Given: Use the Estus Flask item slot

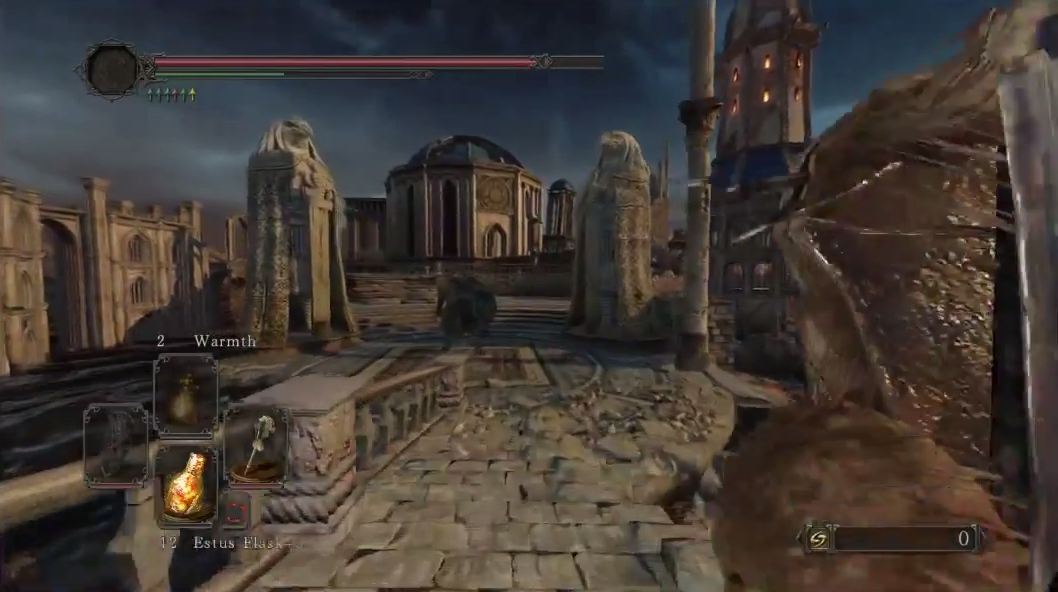Looking at the screenshot, I should (x=186, y=485).
